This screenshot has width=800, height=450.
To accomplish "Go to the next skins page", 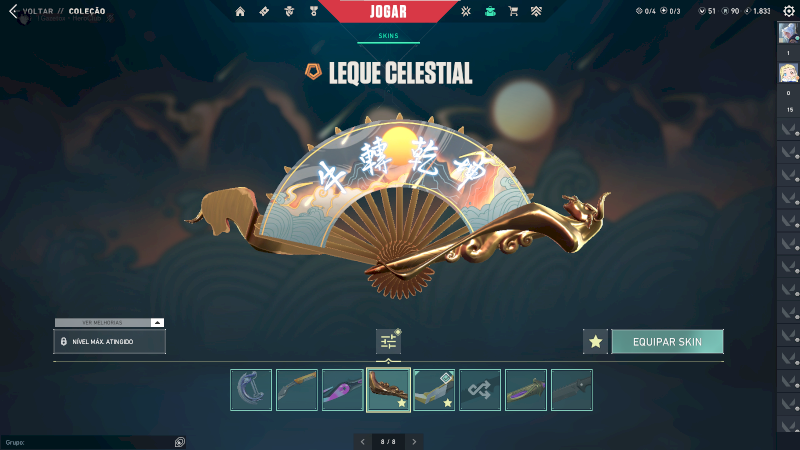I will pyautogui.click(x=414, y=441).
